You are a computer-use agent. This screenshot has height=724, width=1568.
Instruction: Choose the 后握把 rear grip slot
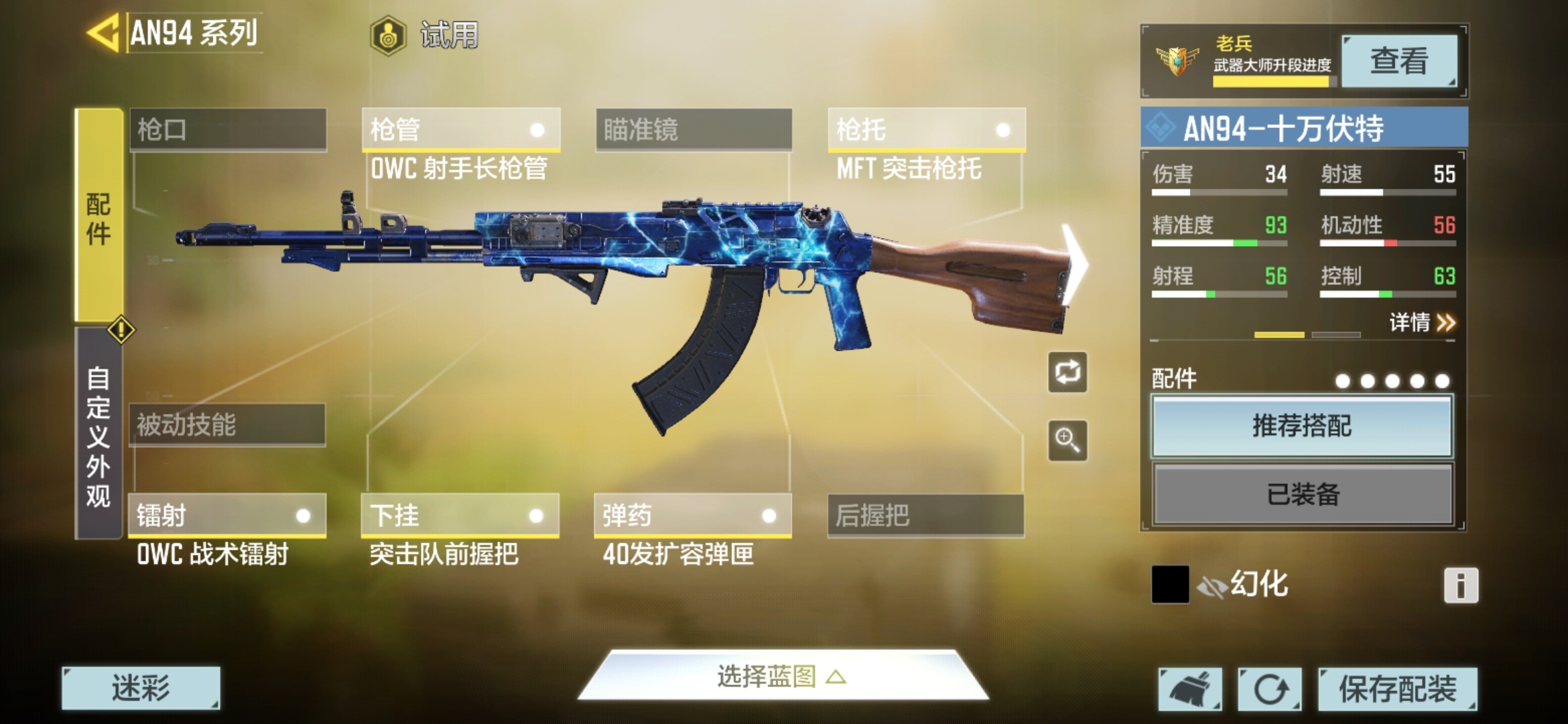(925, 516)
